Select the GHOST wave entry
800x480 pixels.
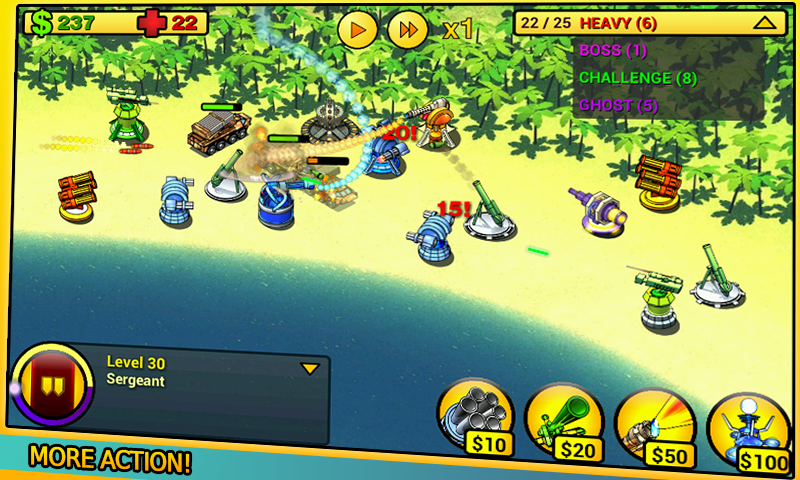617,104
